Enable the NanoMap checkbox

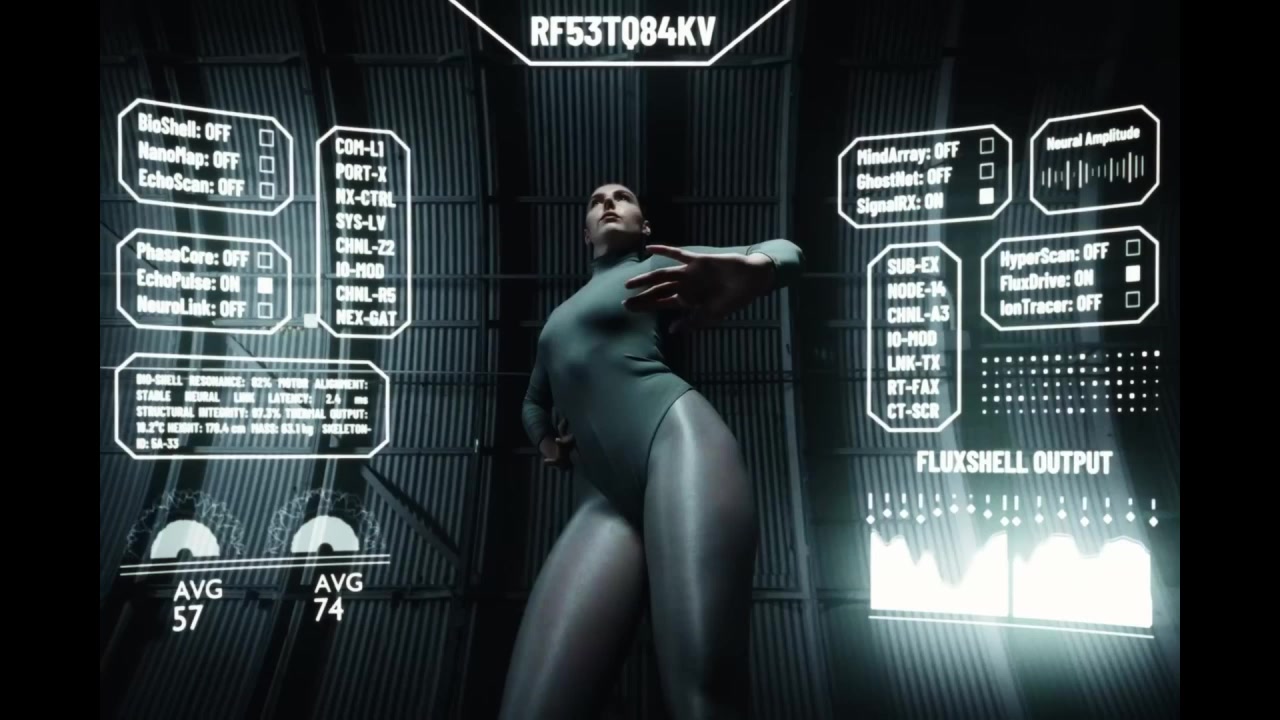[267, 163]
